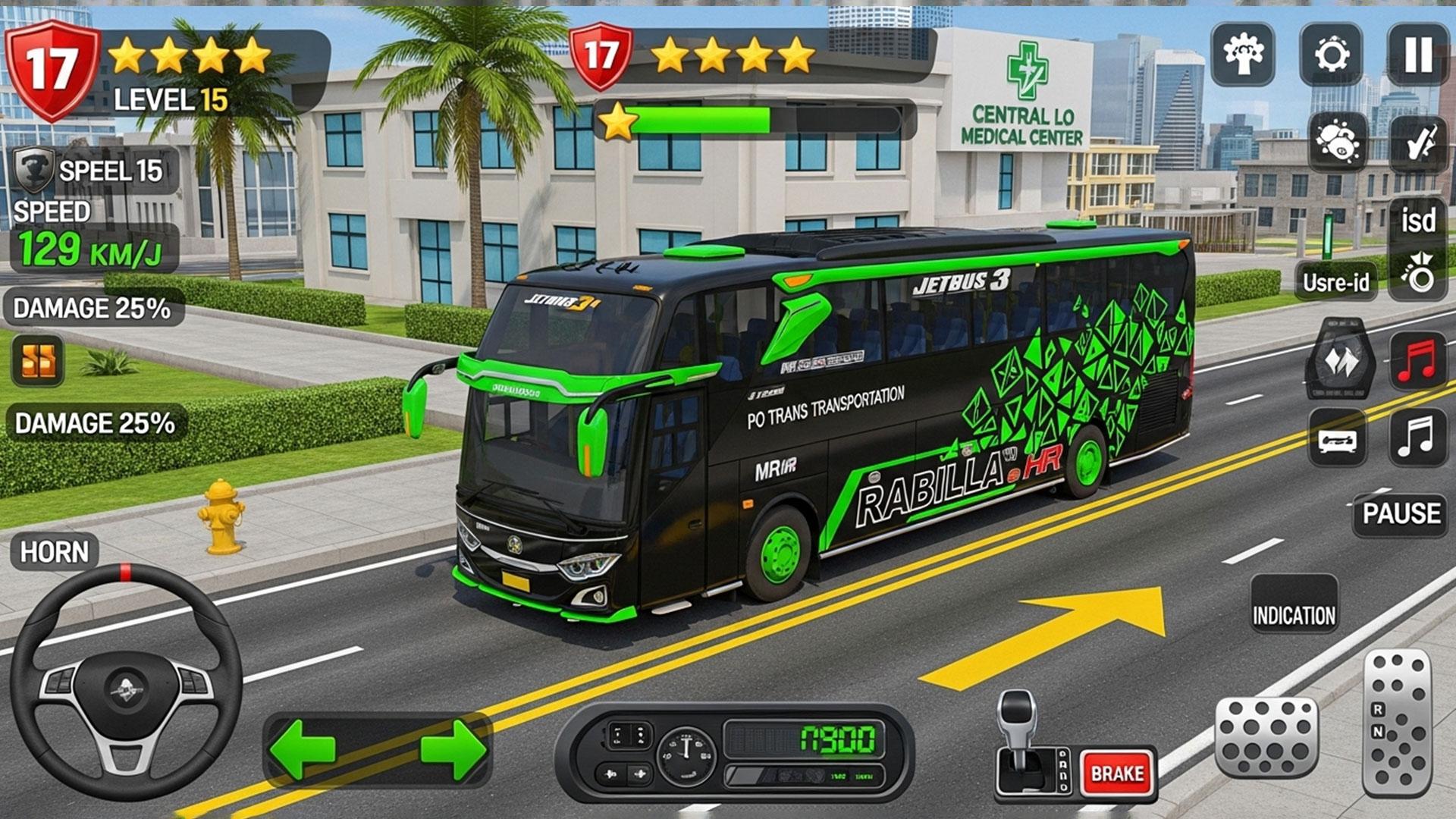Select the isd button
Viewport: 1456px width, 819px height.
point(1417,221)
